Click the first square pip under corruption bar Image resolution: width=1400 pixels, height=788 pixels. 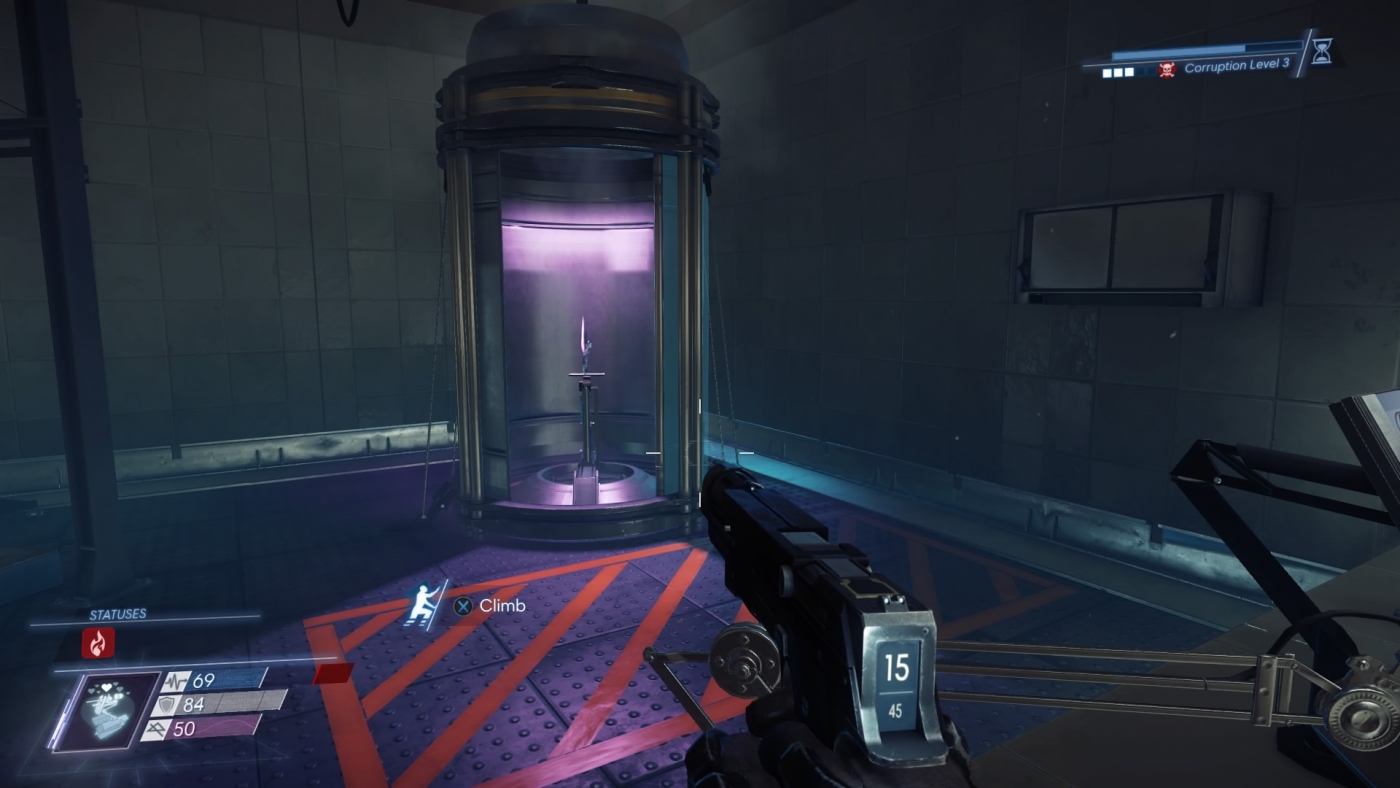[x=1107, y=73]
